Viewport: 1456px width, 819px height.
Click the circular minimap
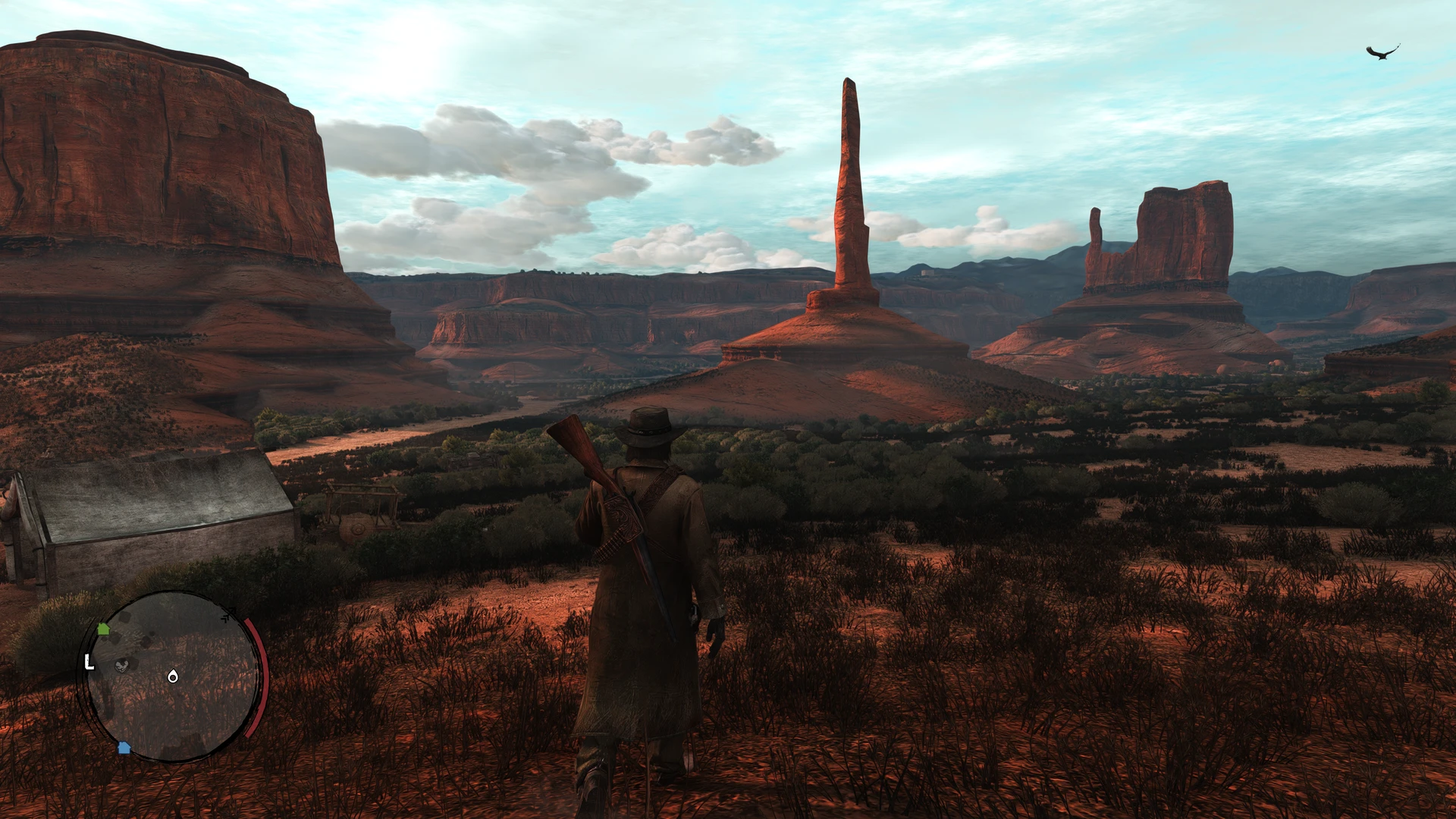click(x=173, y=676)
